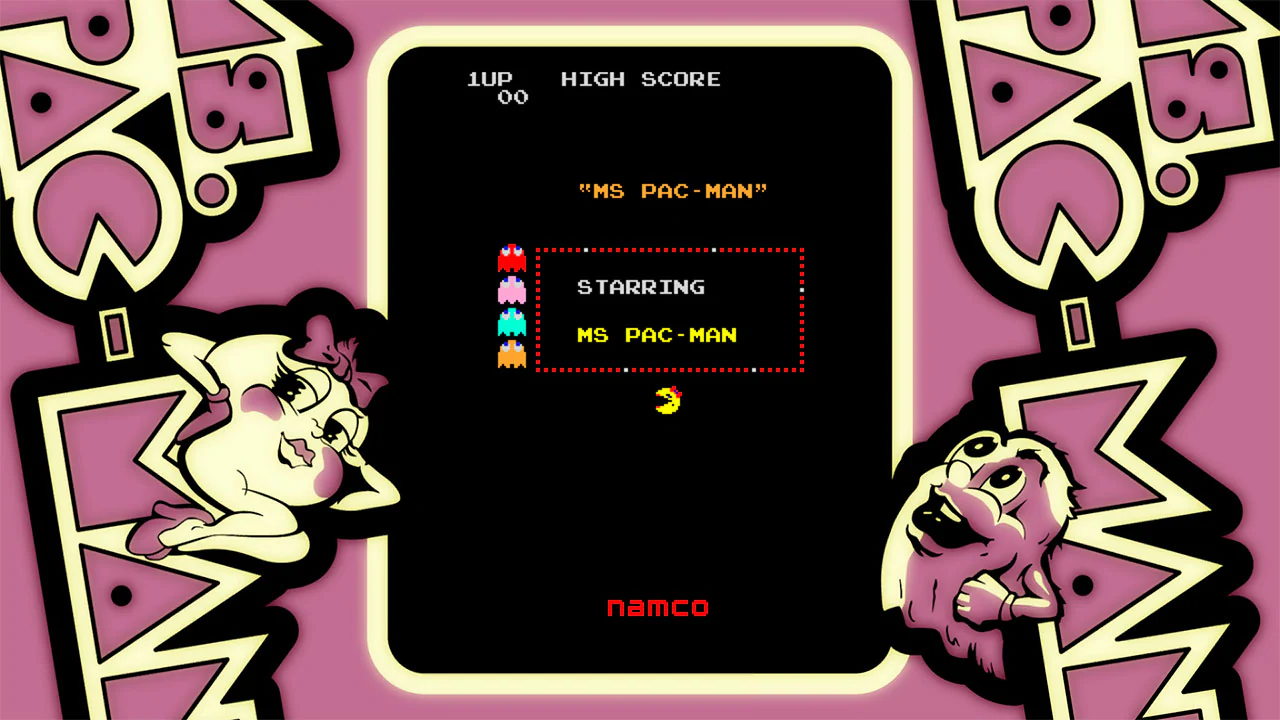Click the 1UP label
The height and width of the screenshot is (720, 1280).
pyautogui.click(x=489, y=79)
